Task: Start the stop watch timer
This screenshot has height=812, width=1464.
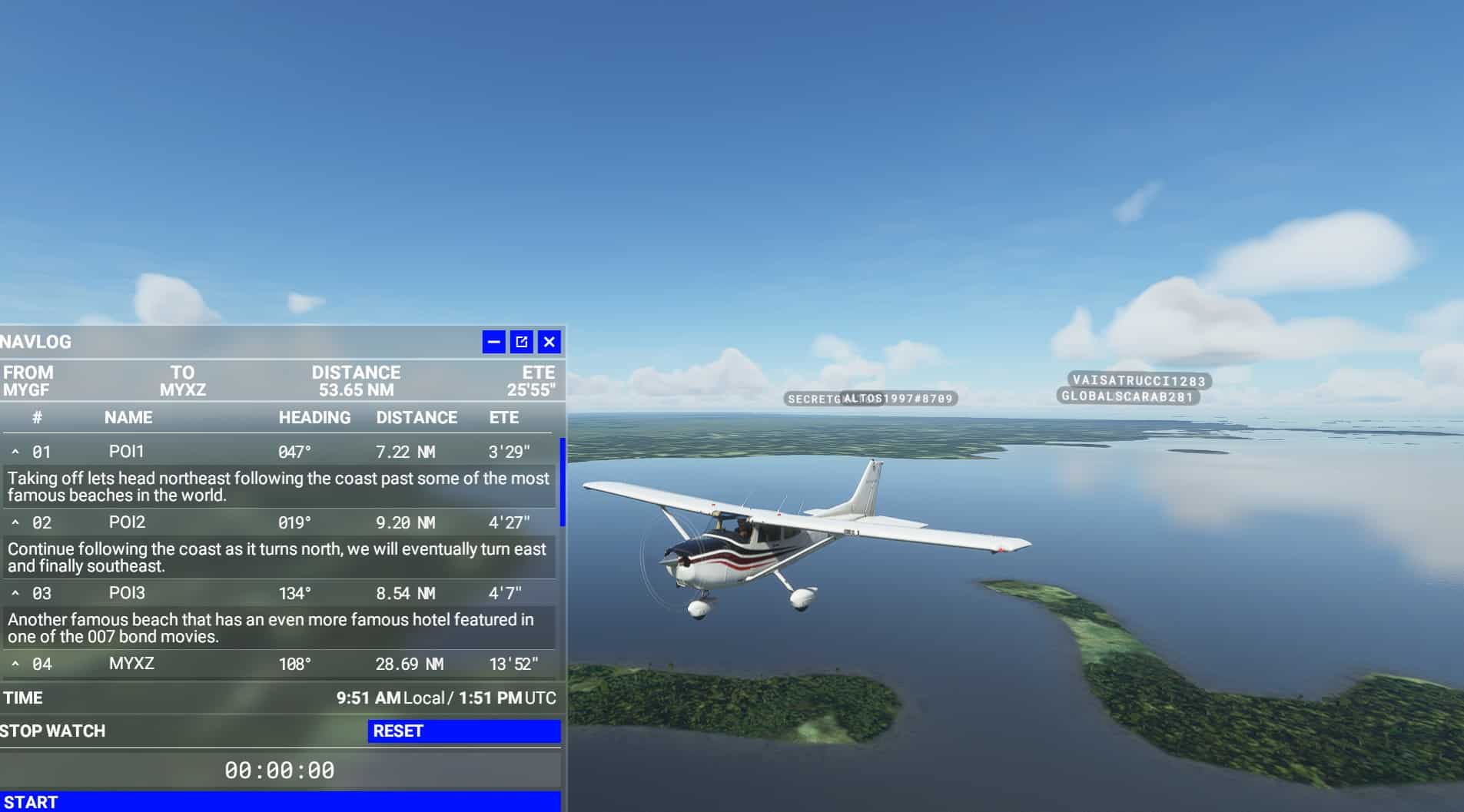Action: point(280,802)
